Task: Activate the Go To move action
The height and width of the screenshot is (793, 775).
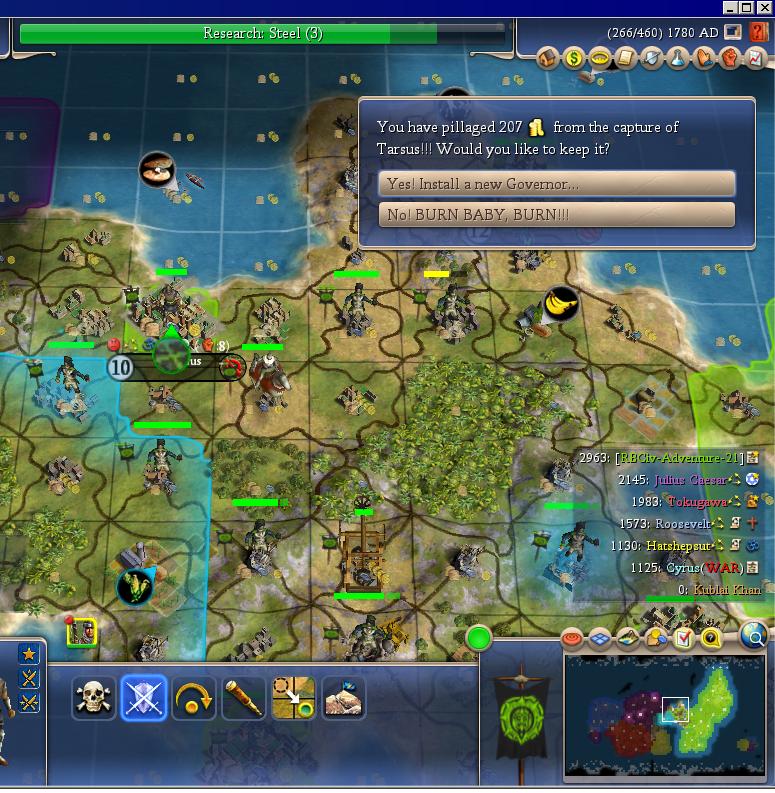Action: pos(293,698)
